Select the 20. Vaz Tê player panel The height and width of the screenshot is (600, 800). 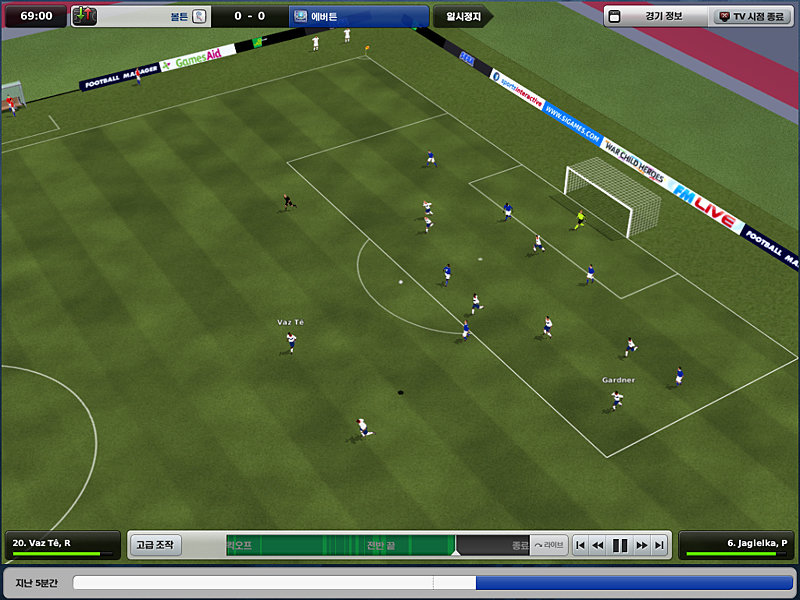pyautogui.click(x=62, y=545)
